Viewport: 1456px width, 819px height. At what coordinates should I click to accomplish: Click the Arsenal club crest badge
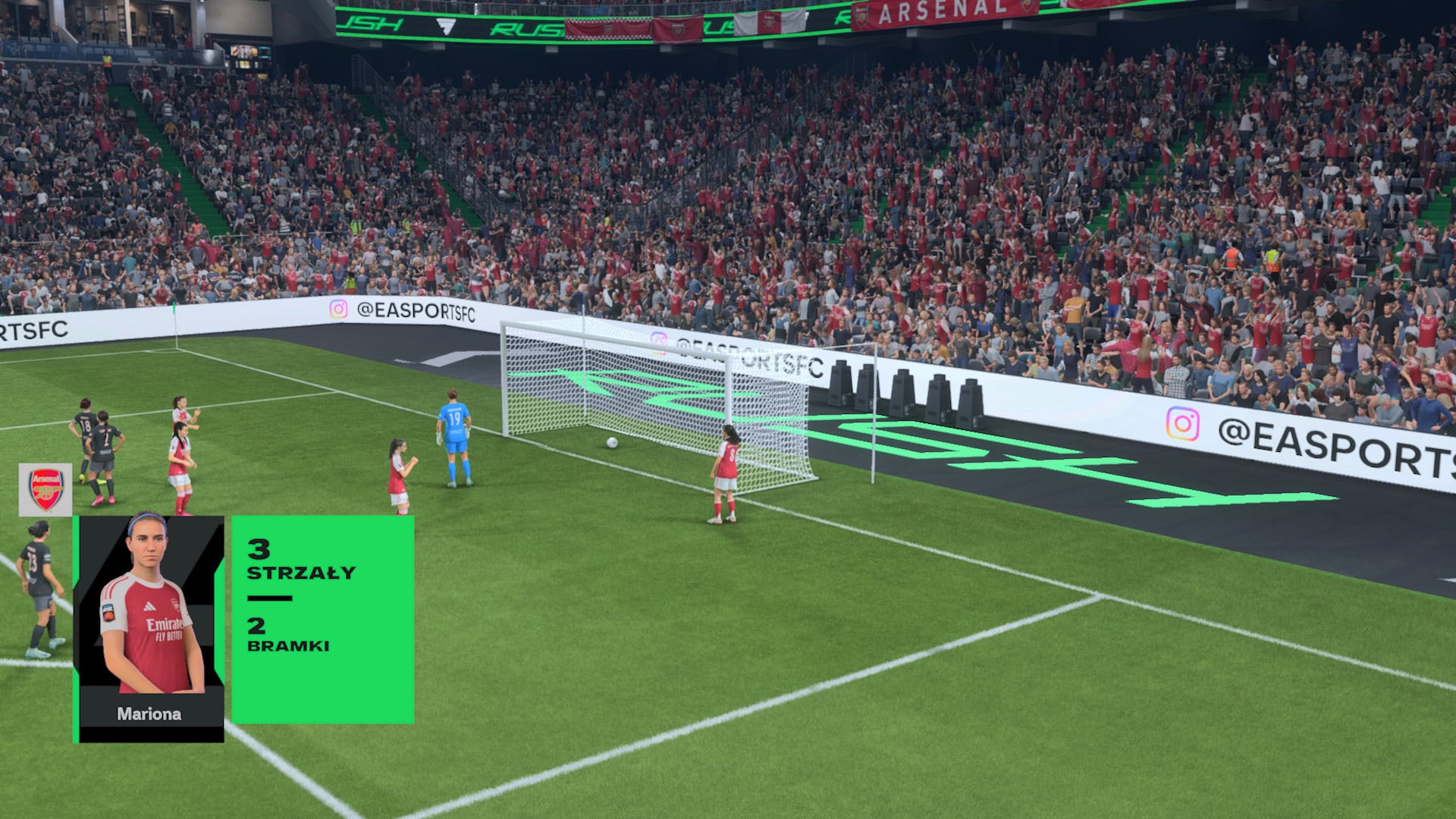(45, 489)
